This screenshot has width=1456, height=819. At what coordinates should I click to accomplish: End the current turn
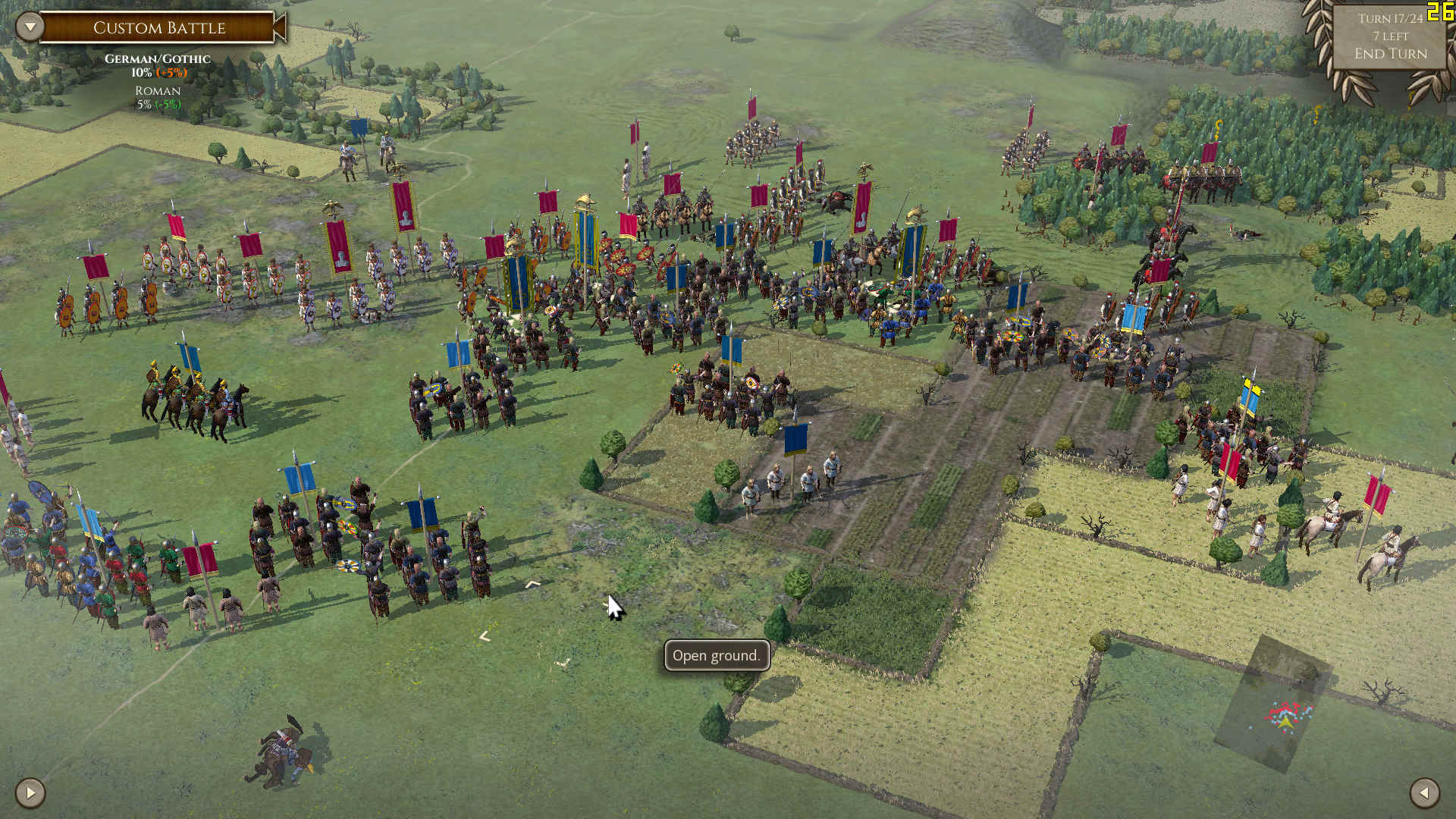click(1390, 54)
